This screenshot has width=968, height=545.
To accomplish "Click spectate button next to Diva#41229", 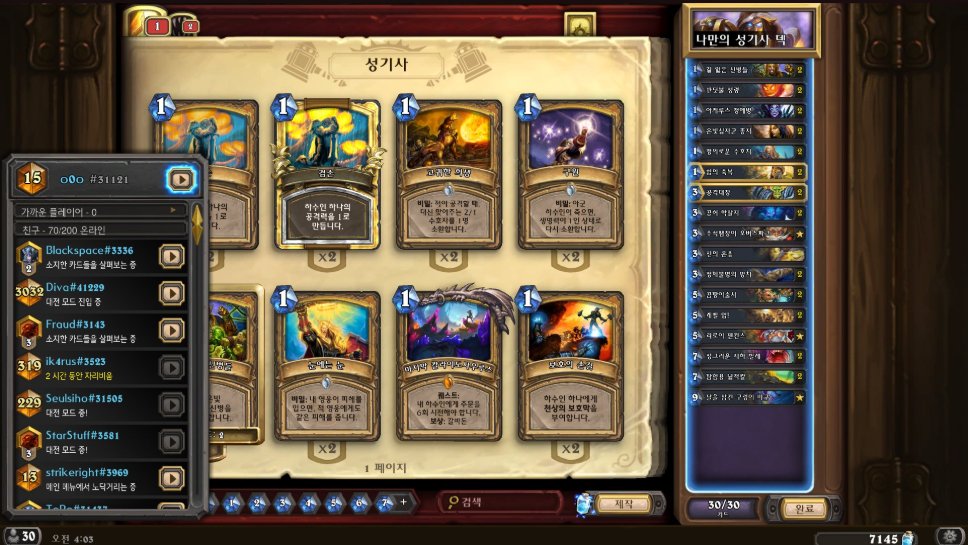I will (172, 293).
